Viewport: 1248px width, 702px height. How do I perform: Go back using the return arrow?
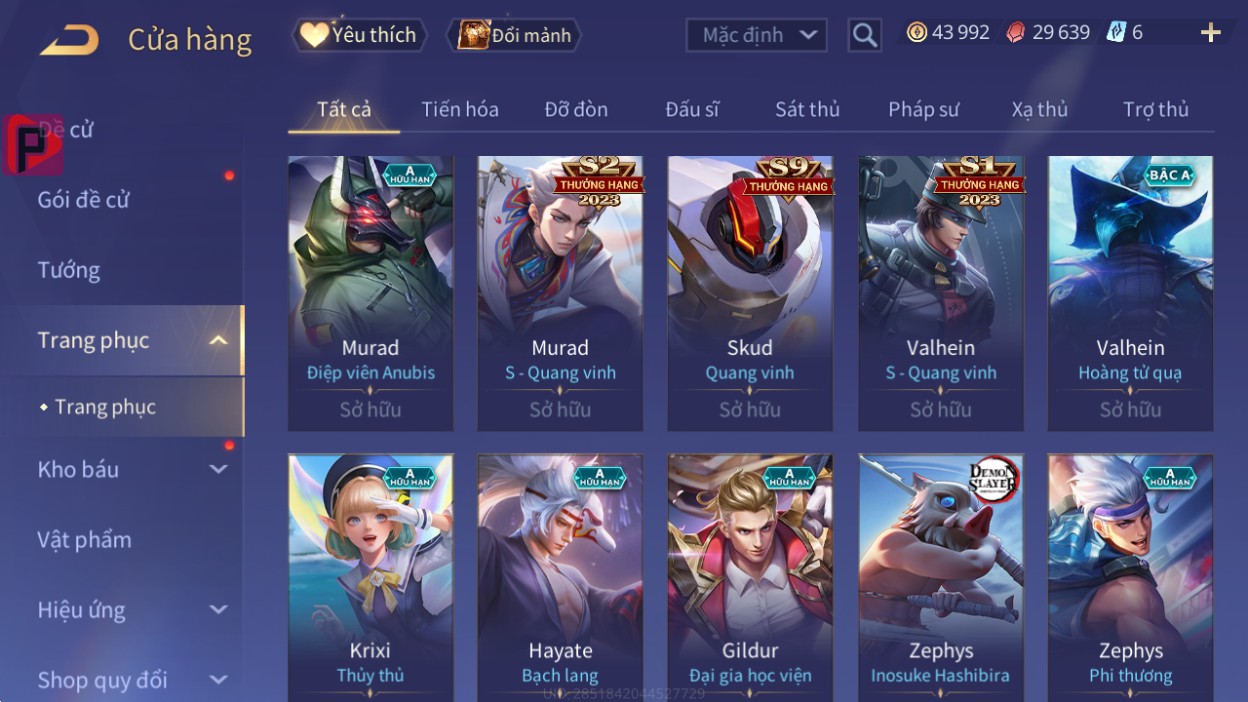click(x=70, y=41)
